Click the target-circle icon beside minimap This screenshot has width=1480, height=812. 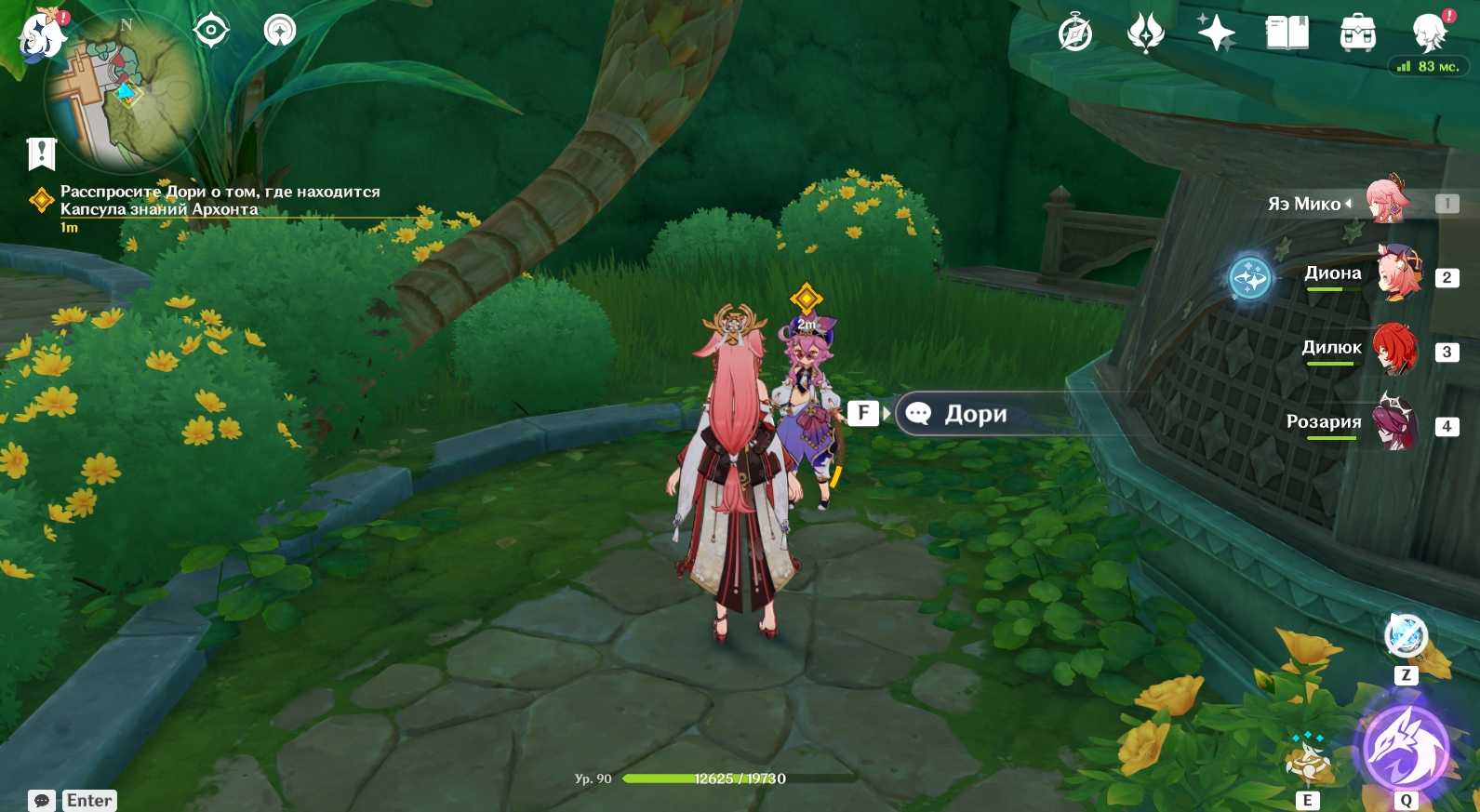click(x=211, y=31)
